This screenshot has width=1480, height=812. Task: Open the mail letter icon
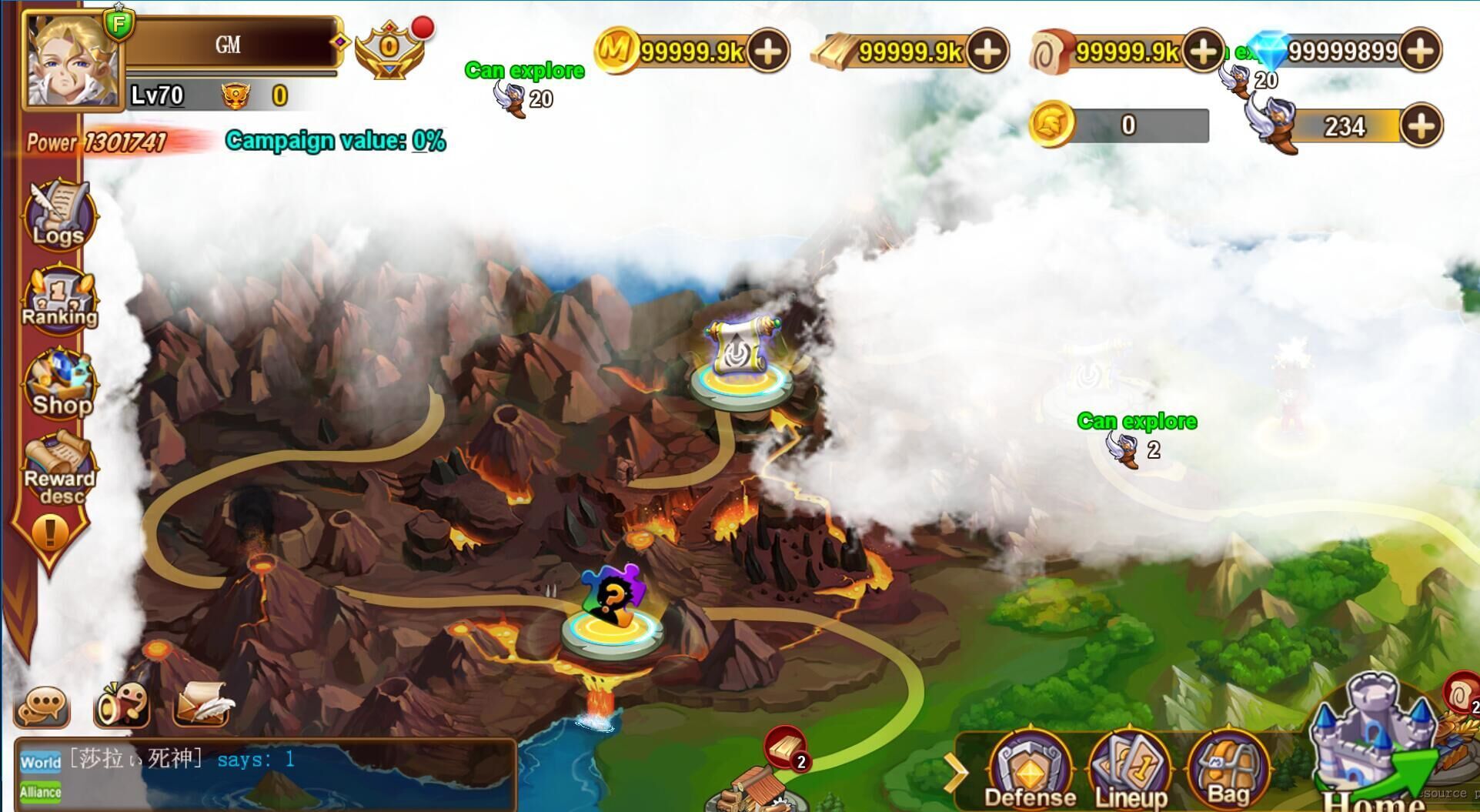pyautogui.click(x=202, y=703)
